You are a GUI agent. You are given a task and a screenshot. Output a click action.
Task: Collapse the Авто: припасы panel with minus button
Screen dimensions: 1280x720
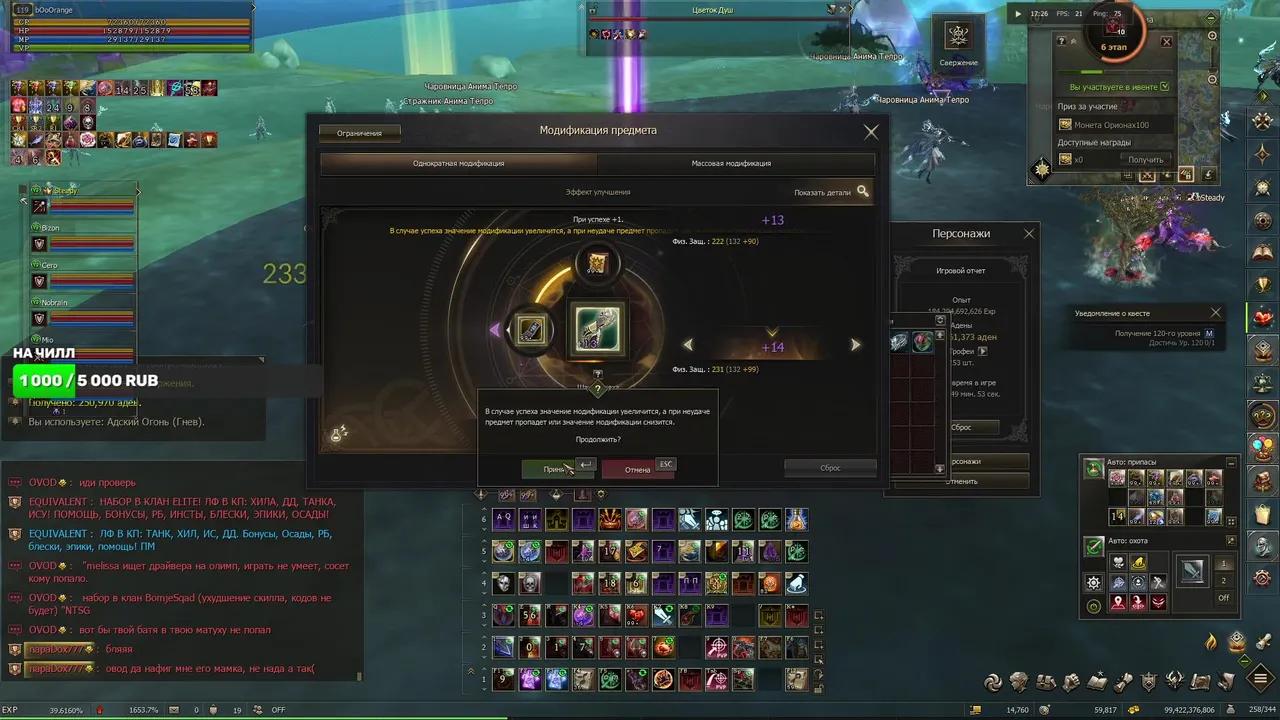[x=1230, y=461]
